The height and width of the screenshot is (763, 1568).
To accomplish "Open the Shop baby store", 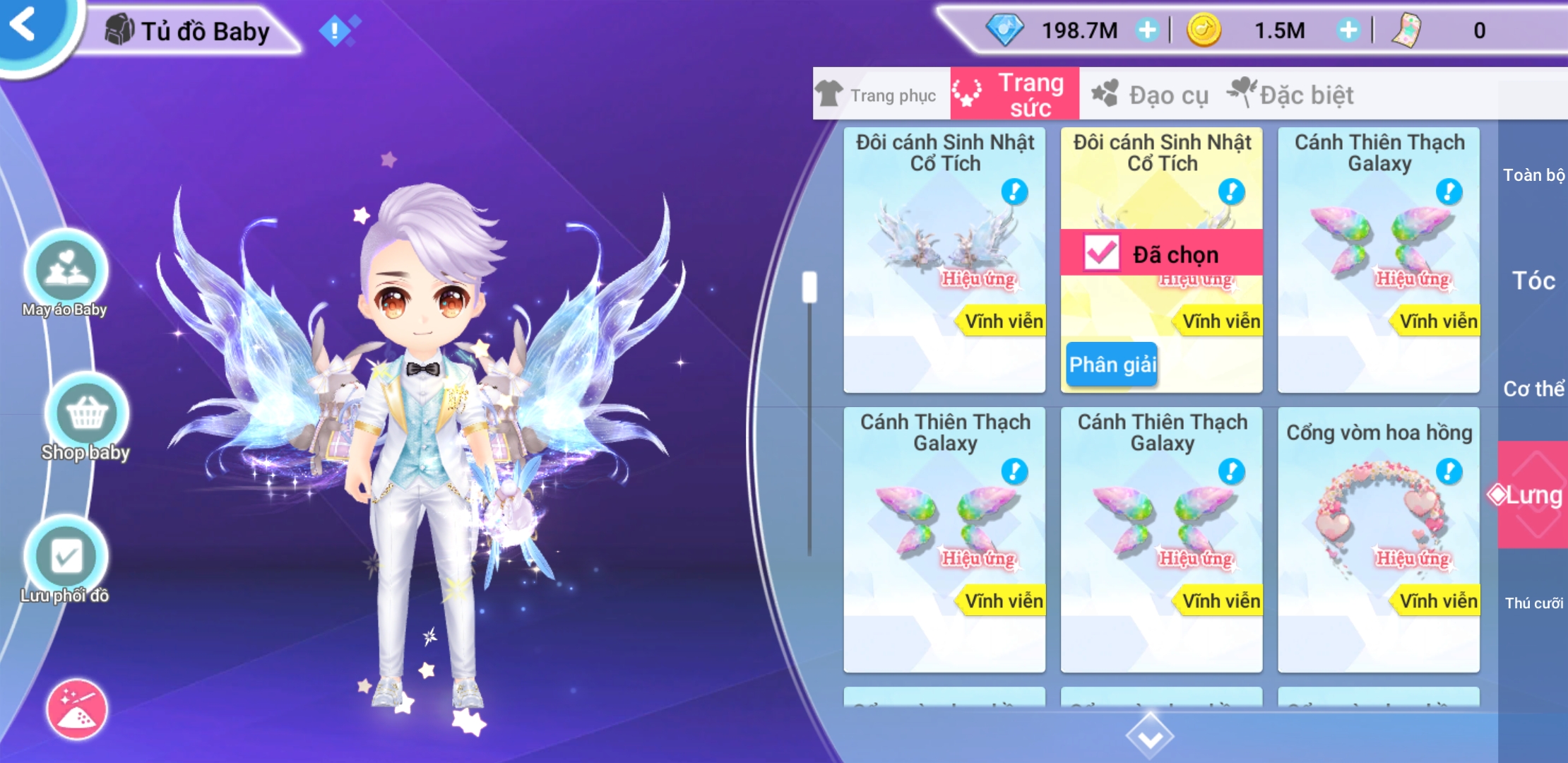I will [x=86, y=415].
